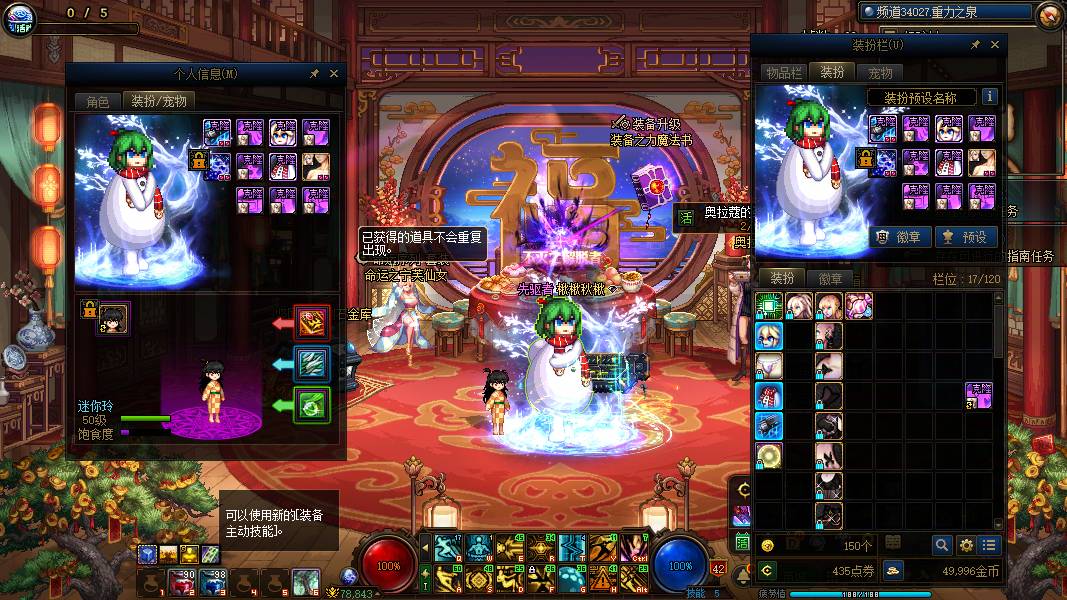The height and width of the screenshot is (600, 1067).
Task: Open the gear settings button in costume panel
Action: coord(966,545)
